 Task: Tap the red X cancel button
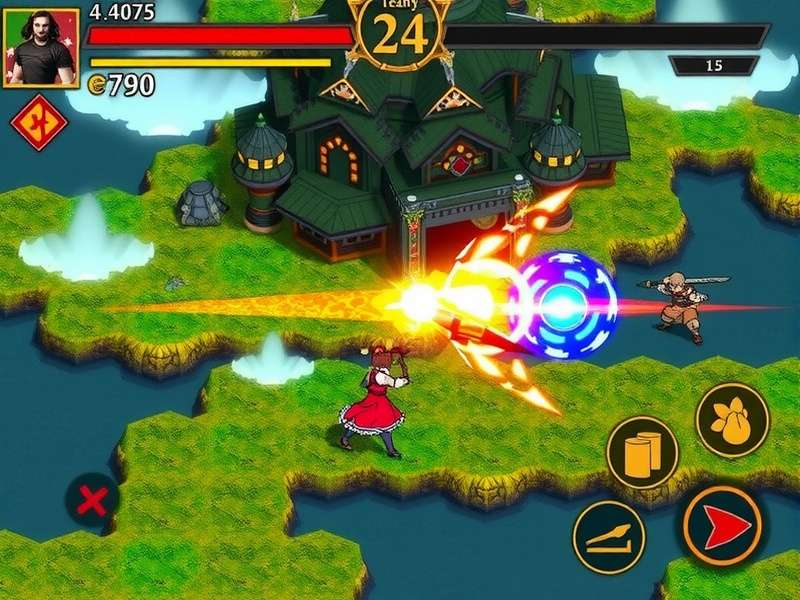pyautogui.click(x=92, y=500)
